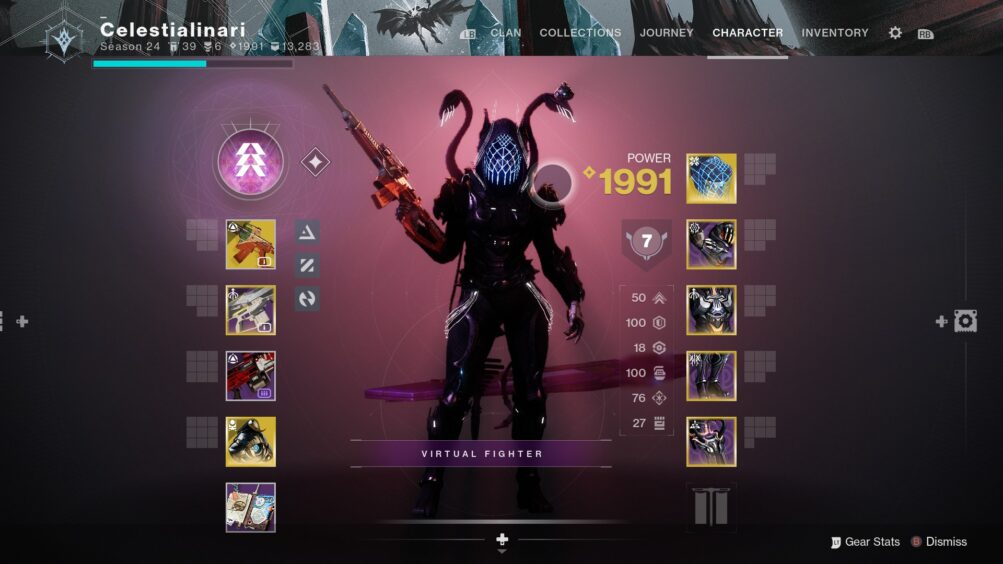This screenshot has height=564, width=1003.
Task: Select the class item armor slot
Action: 711,442
